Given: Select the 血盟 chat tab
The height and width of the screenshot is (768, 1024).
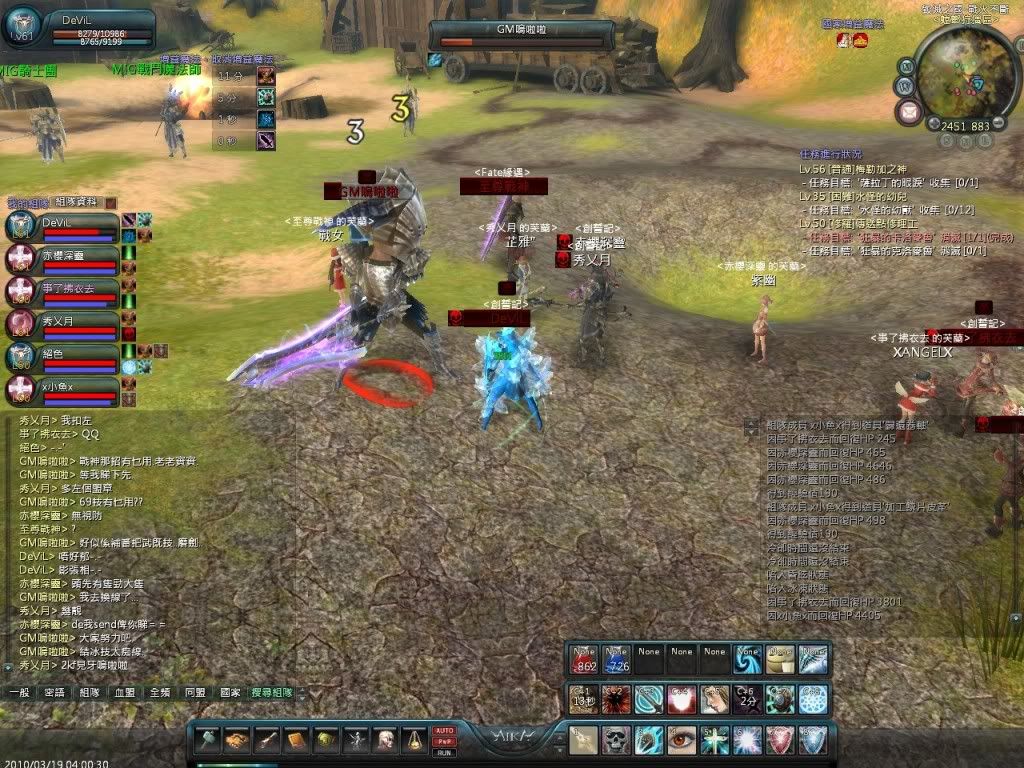Looking at the screenshot, I should coord(125,692).
